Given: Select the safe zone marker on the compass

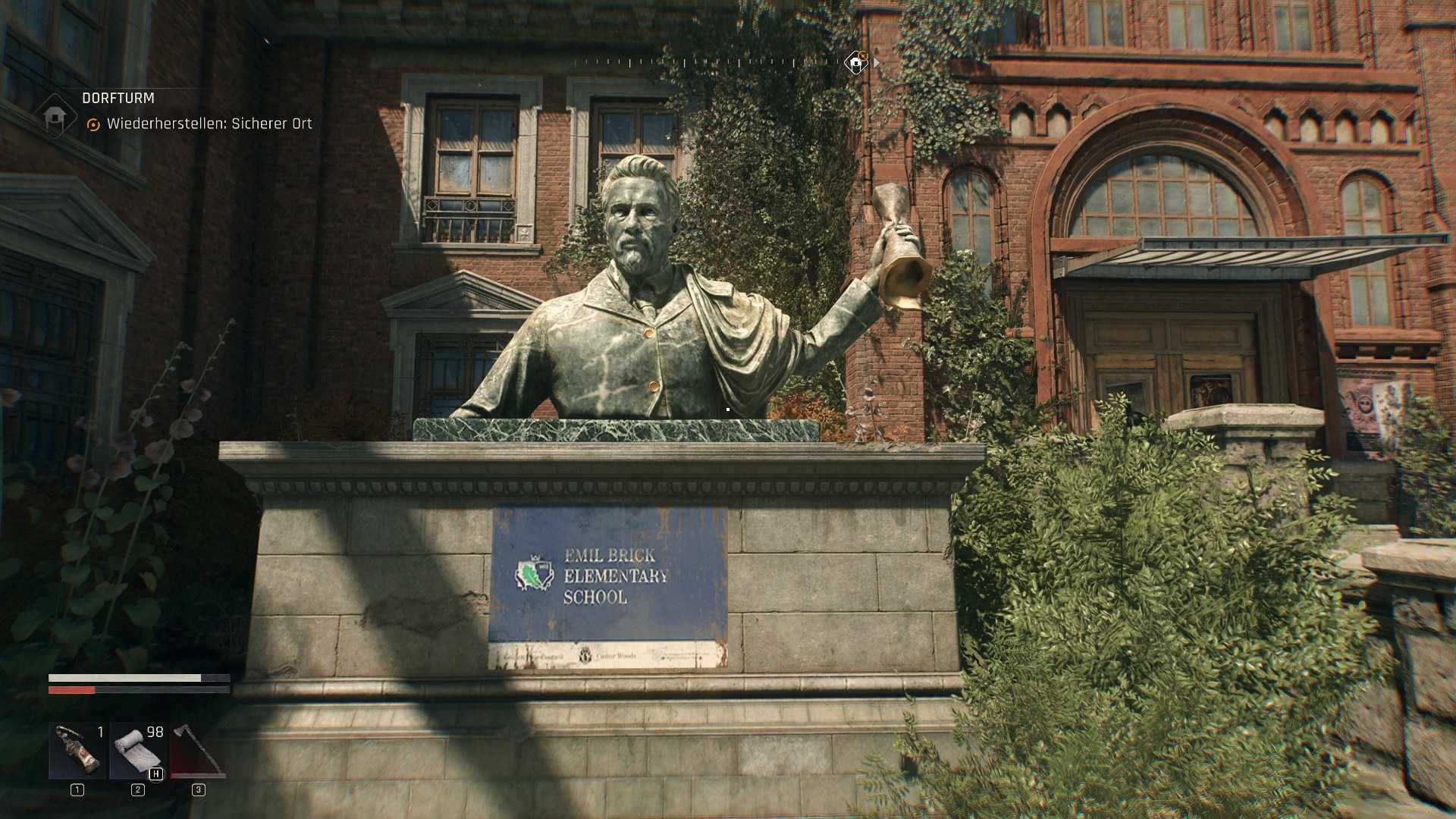Looking at the screenshot, I should pyautogui.click(x=855, y=62).
